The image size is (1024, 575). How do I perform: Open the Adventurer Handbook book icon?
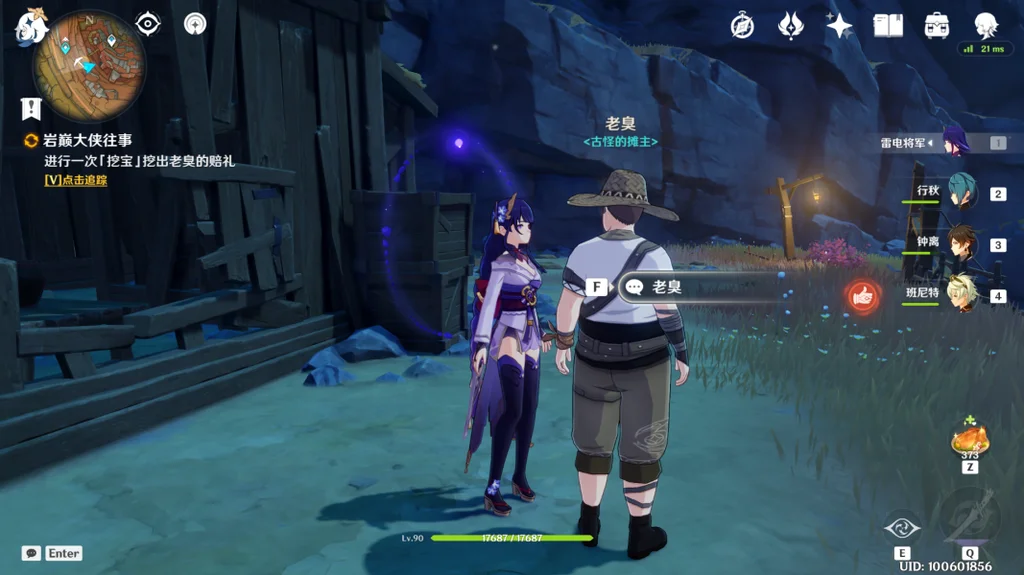(x=888, y=26)
